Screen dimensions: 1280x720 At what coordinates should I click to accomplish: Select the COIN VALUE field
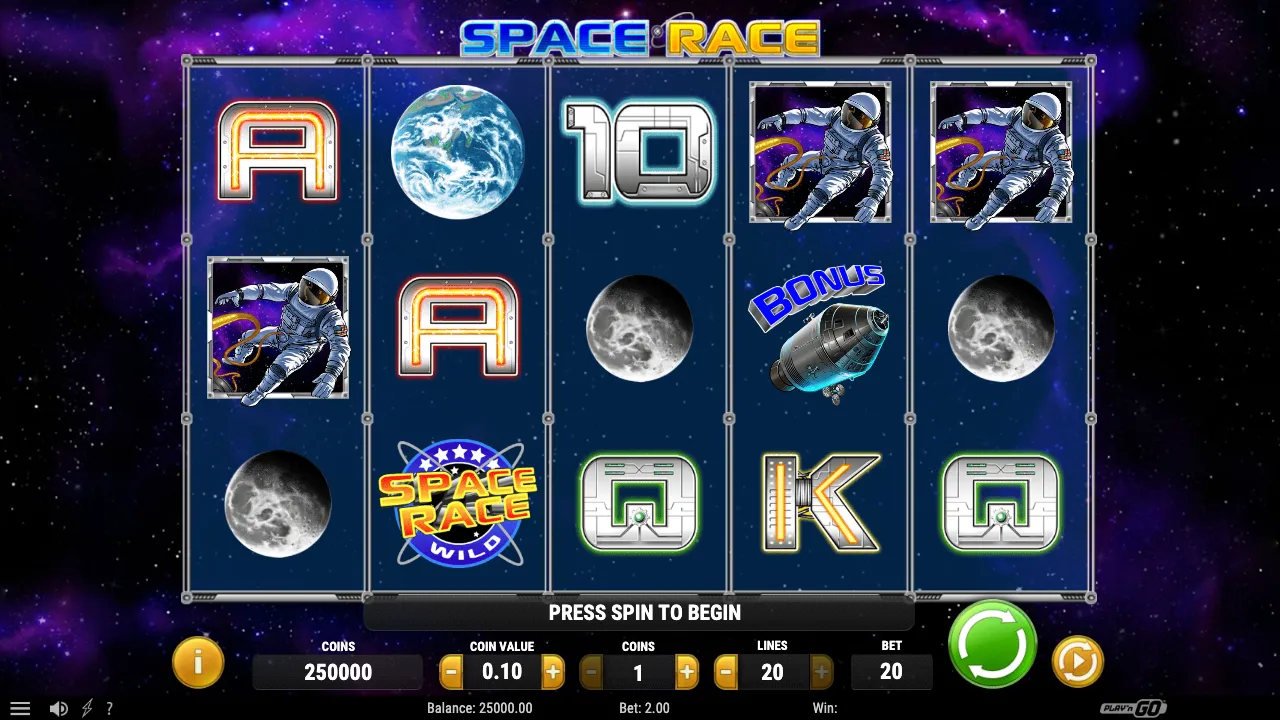(502, 672)
